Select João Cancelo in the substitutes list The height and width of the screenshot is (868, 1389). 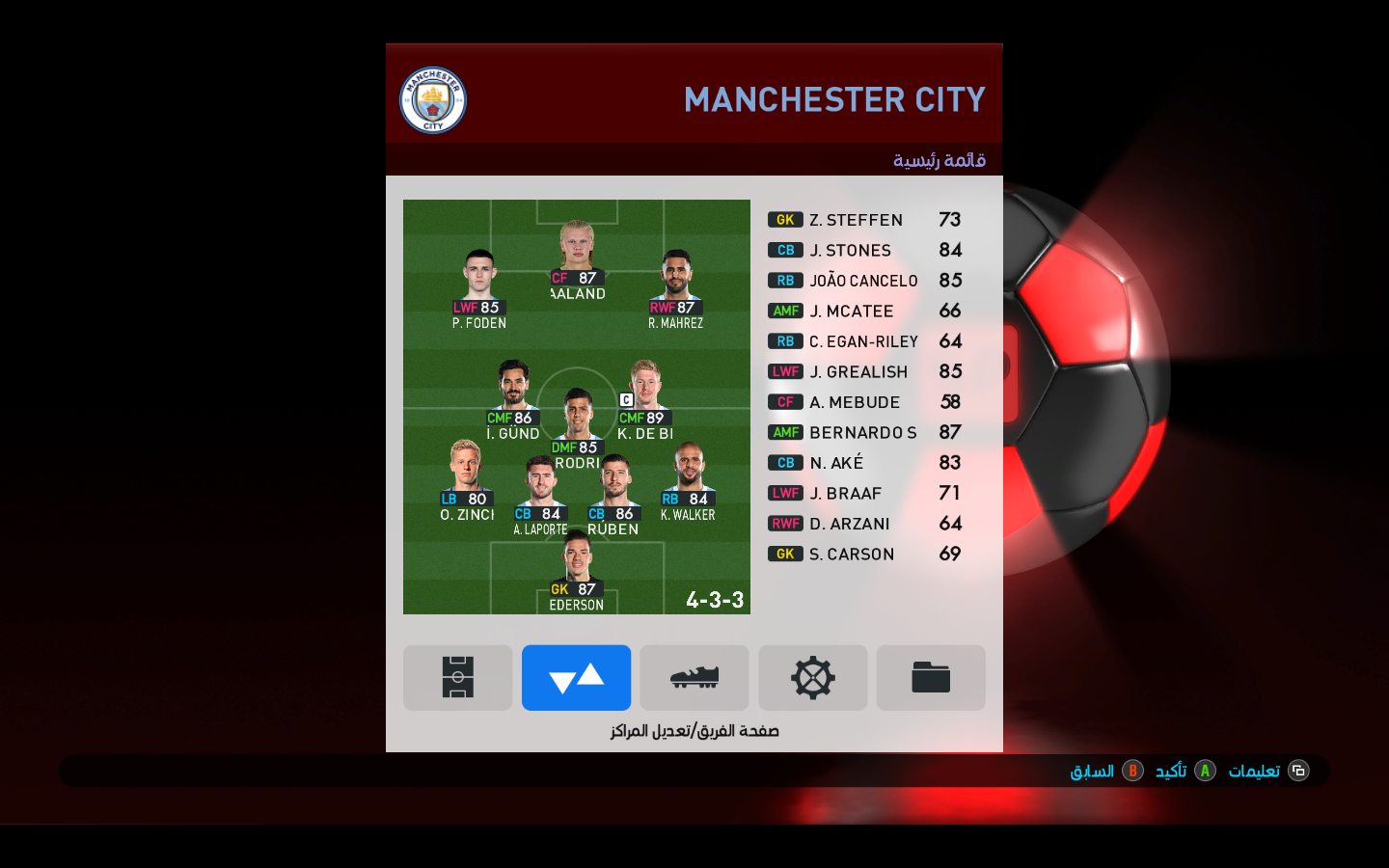pyautogui.click(x=863, y=281)
